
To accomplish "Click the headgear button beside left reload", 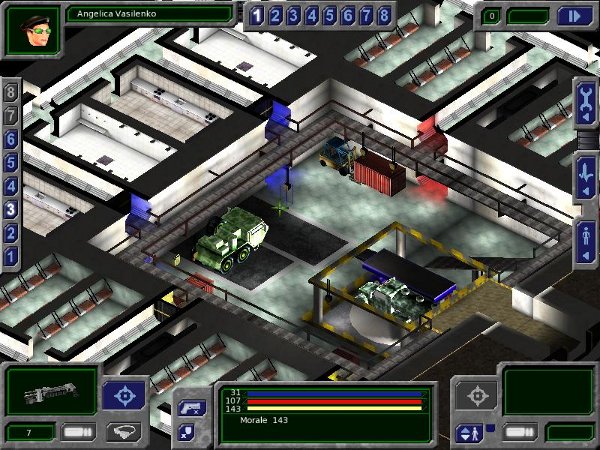I will point(124,432).
